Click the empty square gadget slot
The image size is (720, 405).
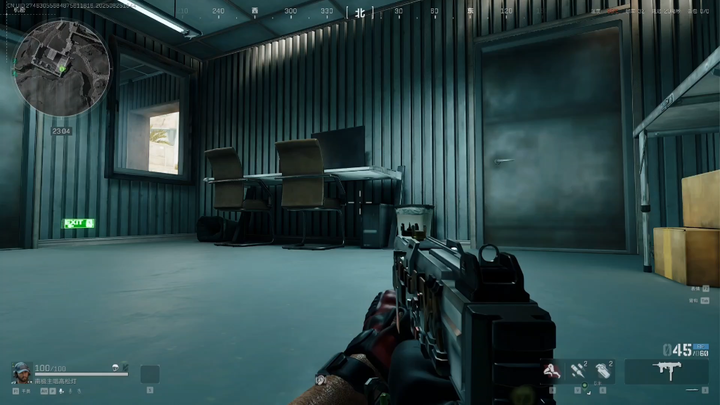click(x=150, y=374)
